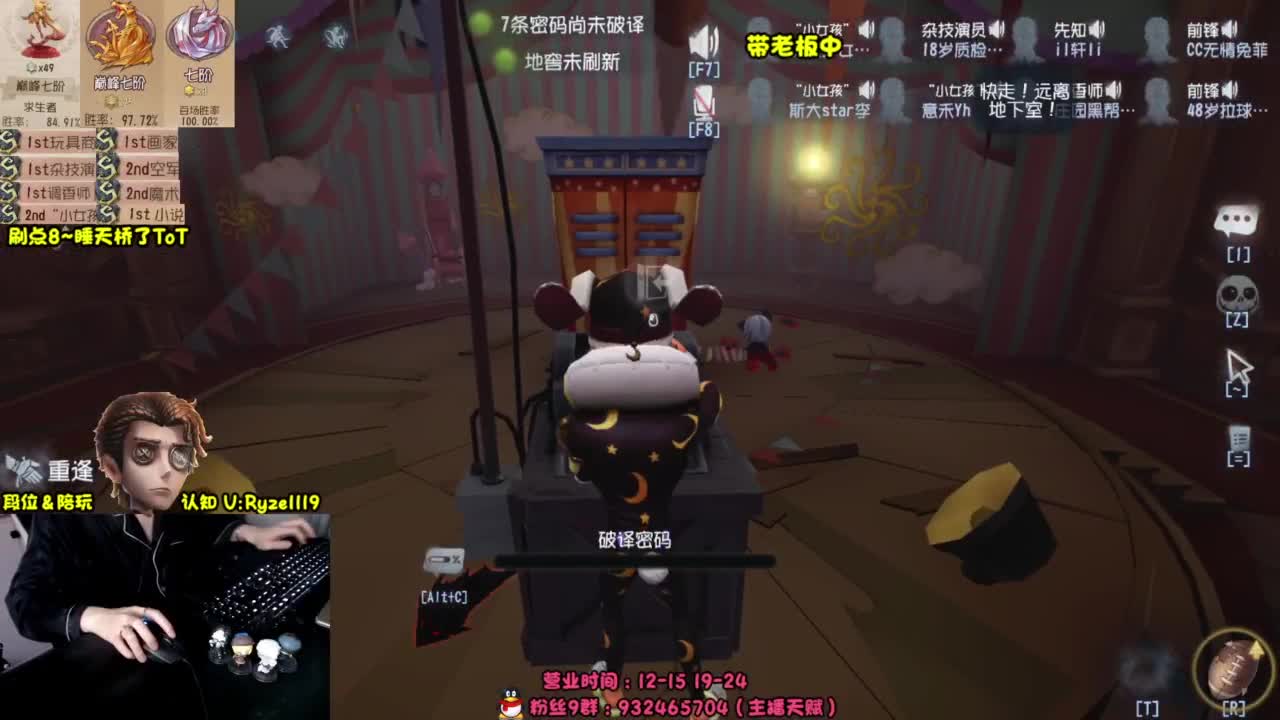Select the cursor arrow icon labeled [~]

[x=1239, y=364]
